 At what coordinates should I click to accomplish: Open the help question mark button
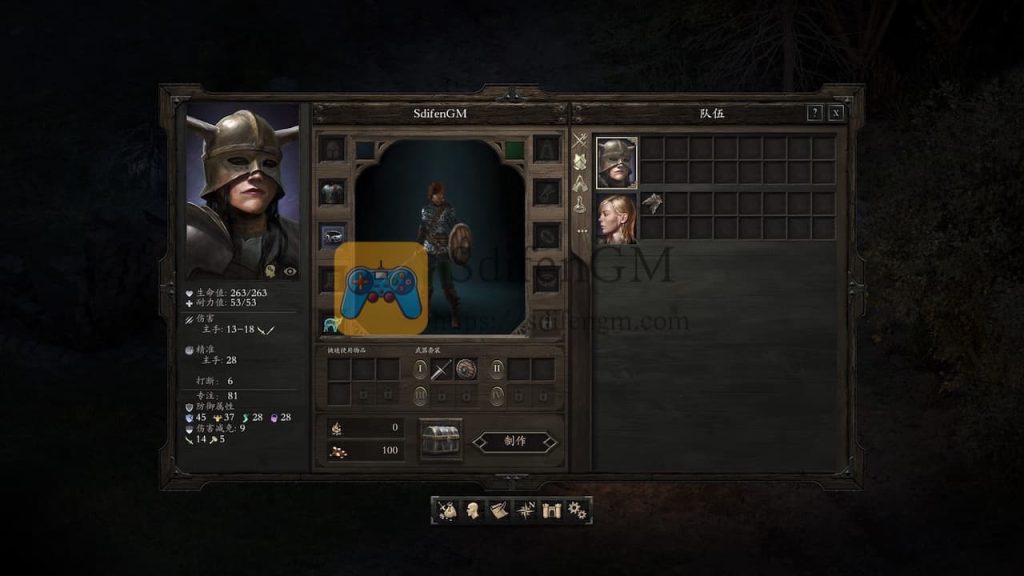815,113
